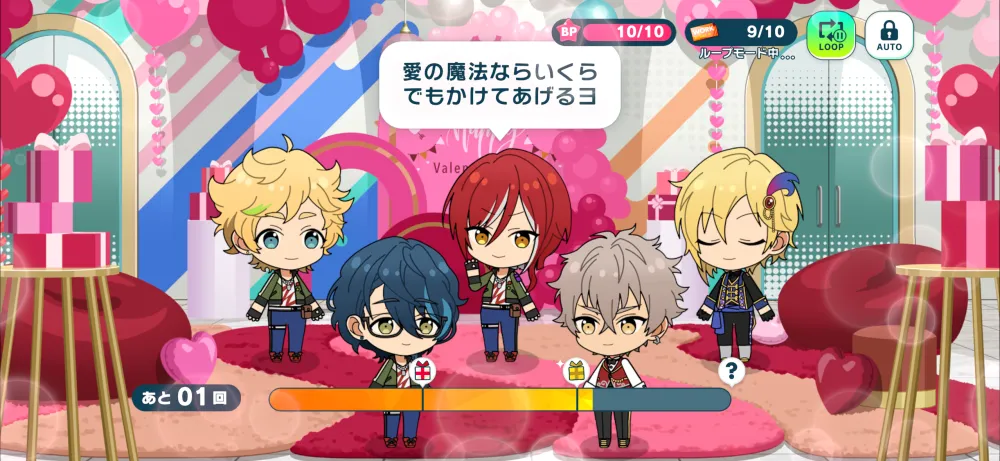Tap the question mark reward marker
The width and height of the screenshot is (1000, 461).
pos(733,371)
